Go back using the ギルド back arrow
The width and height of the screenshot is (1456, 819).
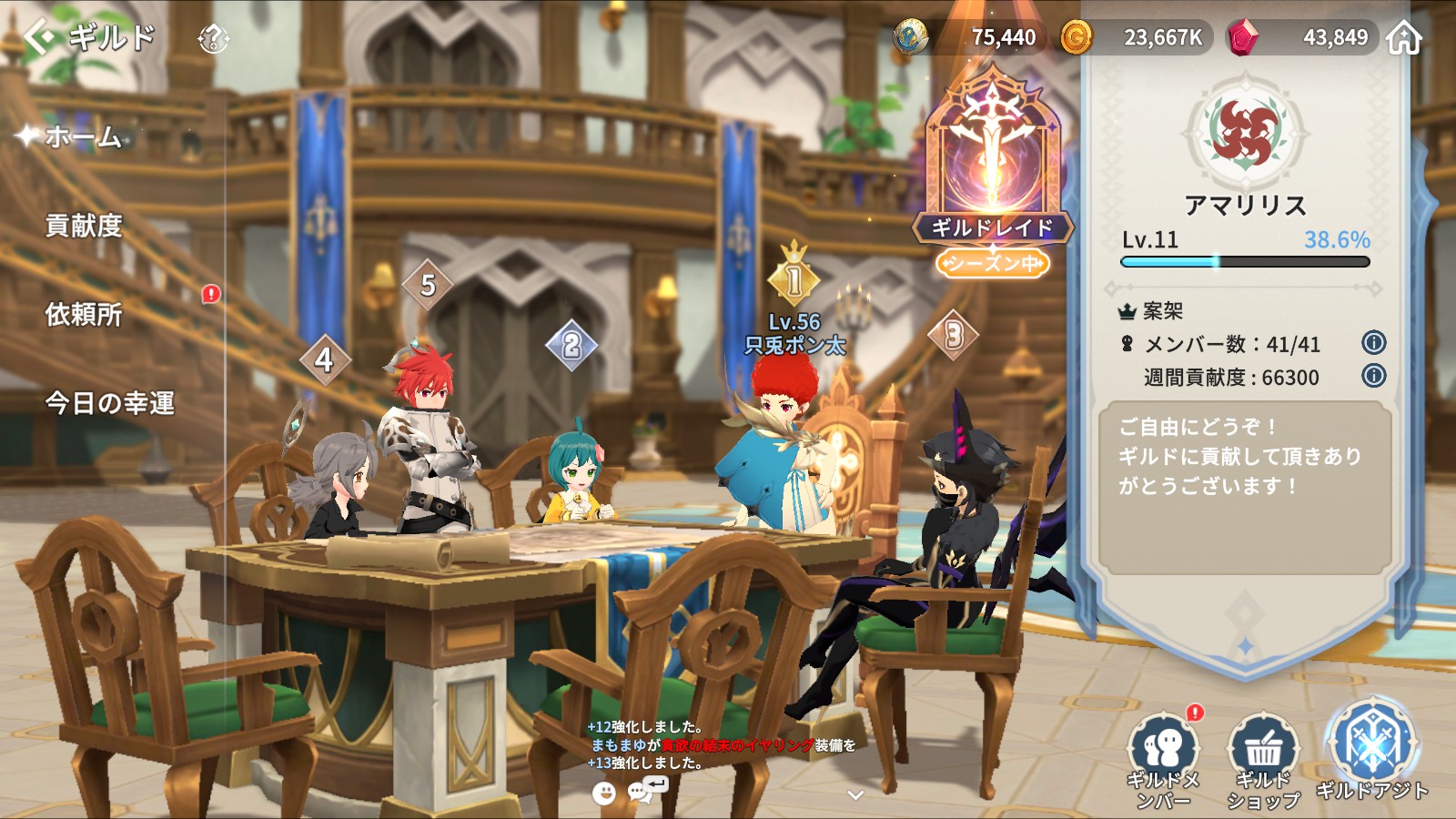click(x=42, y=37)
